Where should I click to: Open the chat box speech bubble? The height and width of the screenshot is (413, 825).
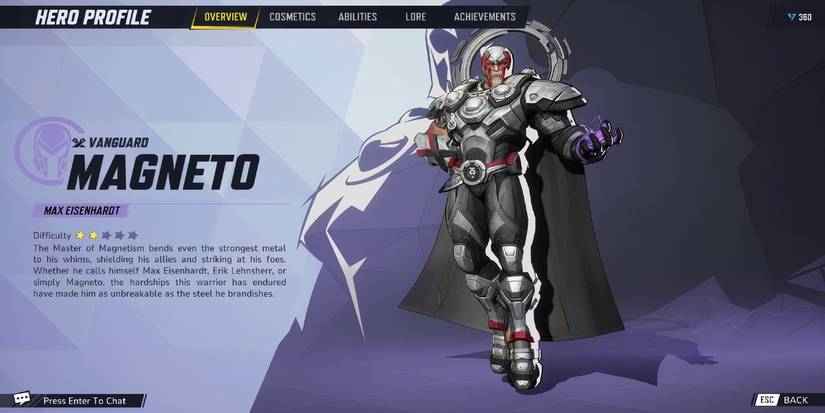[22, 400]
